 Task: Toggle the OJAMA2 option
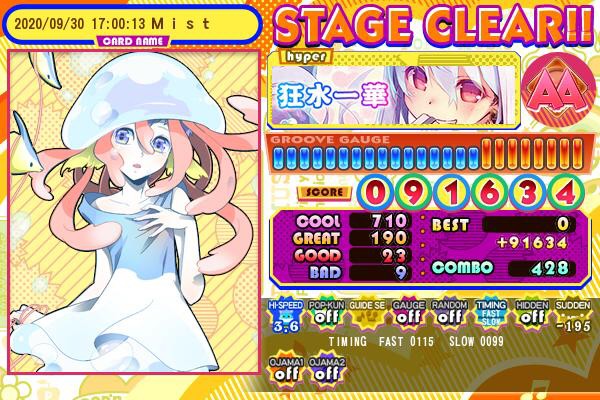click(x=324, y=369)
